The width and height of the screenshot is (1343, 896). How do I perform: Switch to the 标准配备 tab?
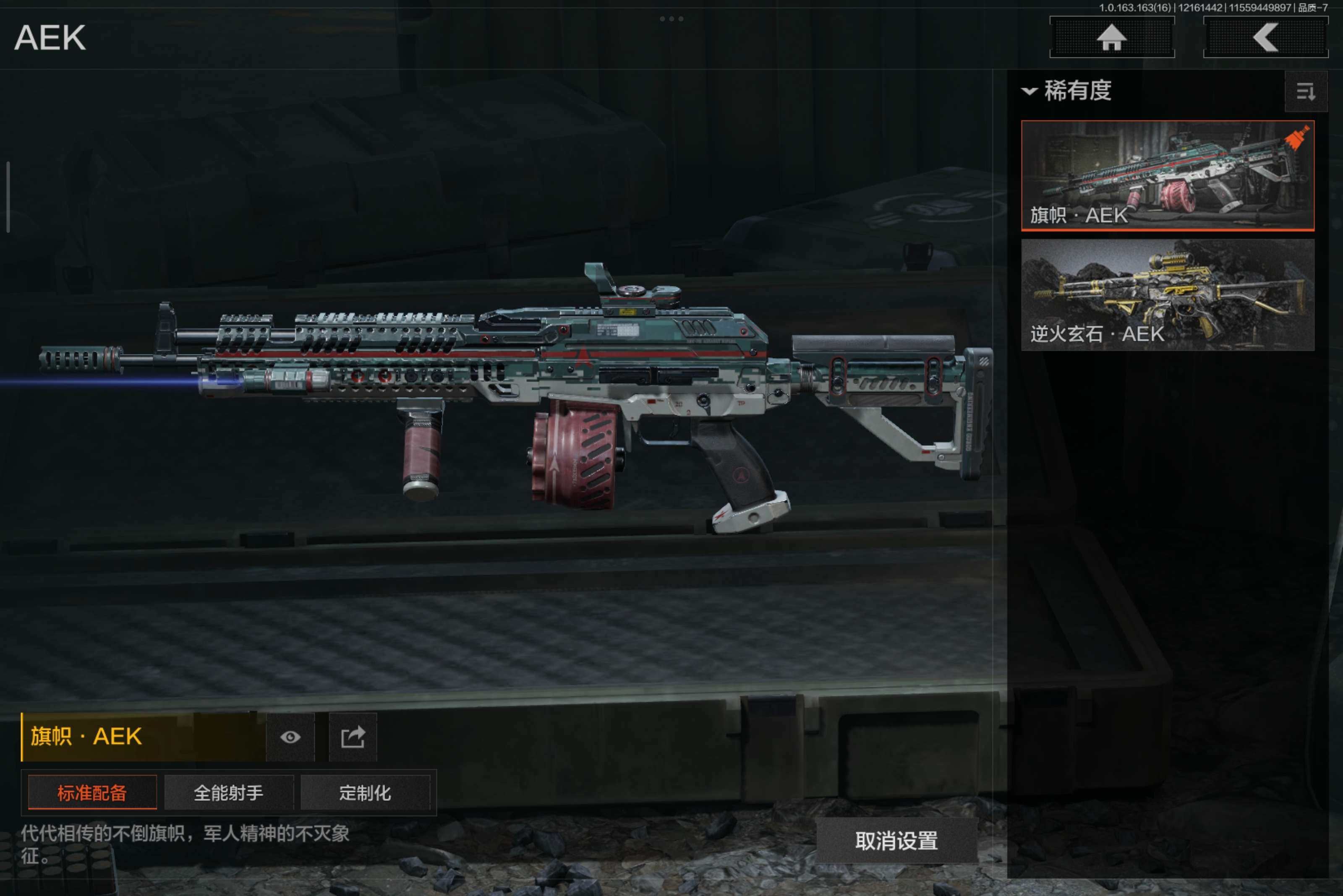click(x=92, y=792)
